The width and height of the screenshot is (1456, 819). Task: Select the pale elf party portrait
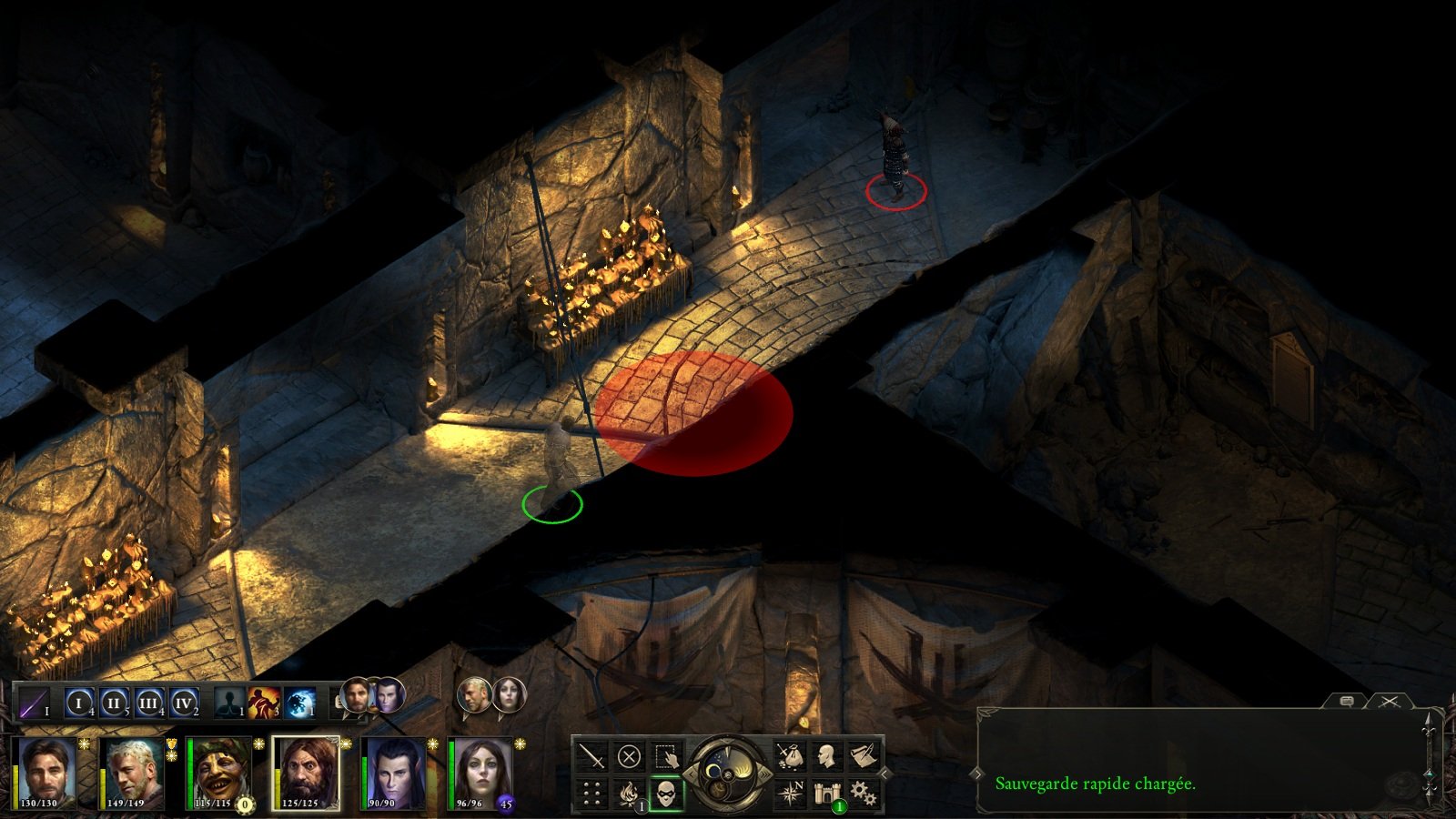point(393,773)
